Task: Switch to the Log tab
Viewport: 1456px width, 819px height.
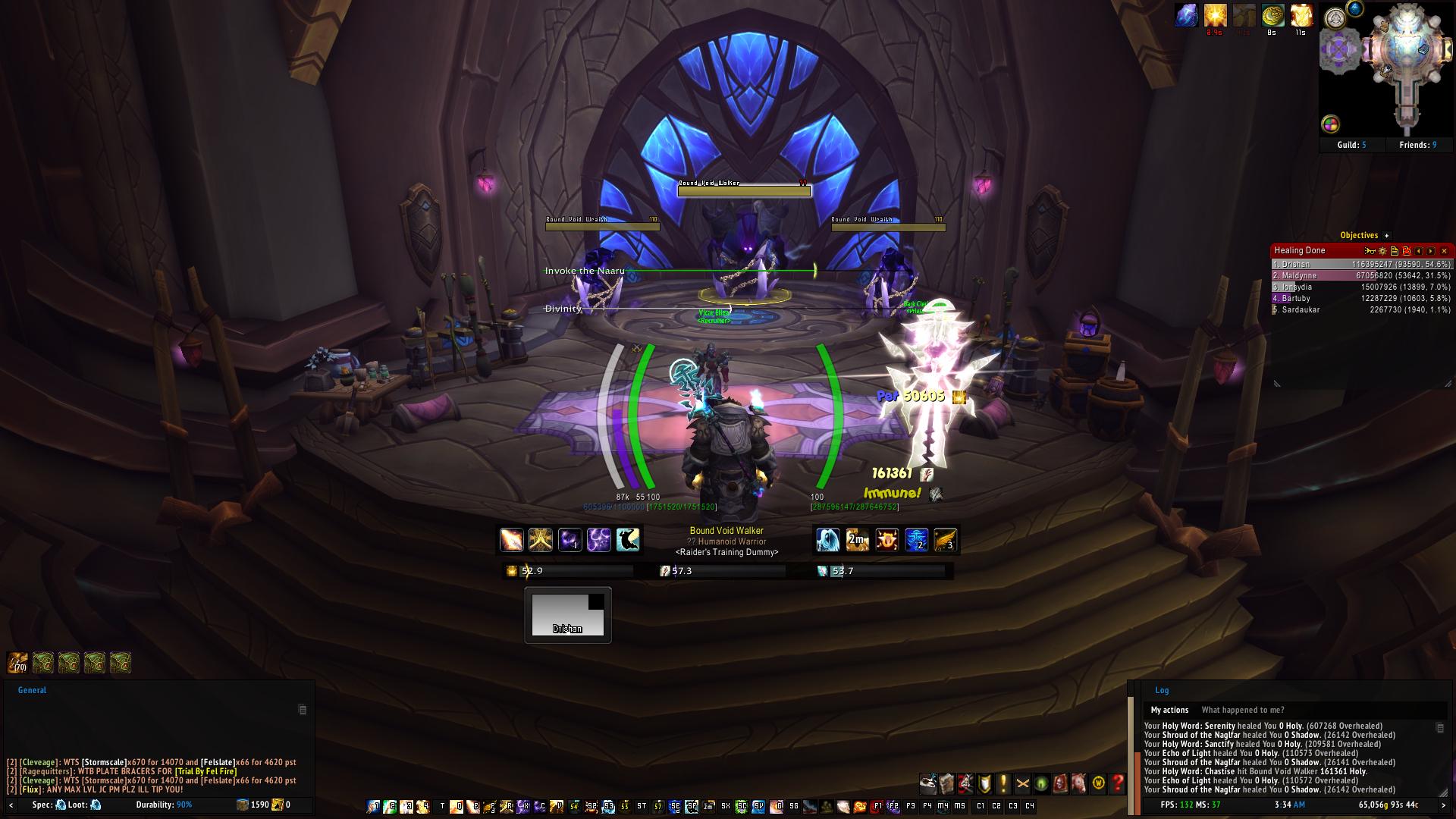Action: tap(1162, 690)
